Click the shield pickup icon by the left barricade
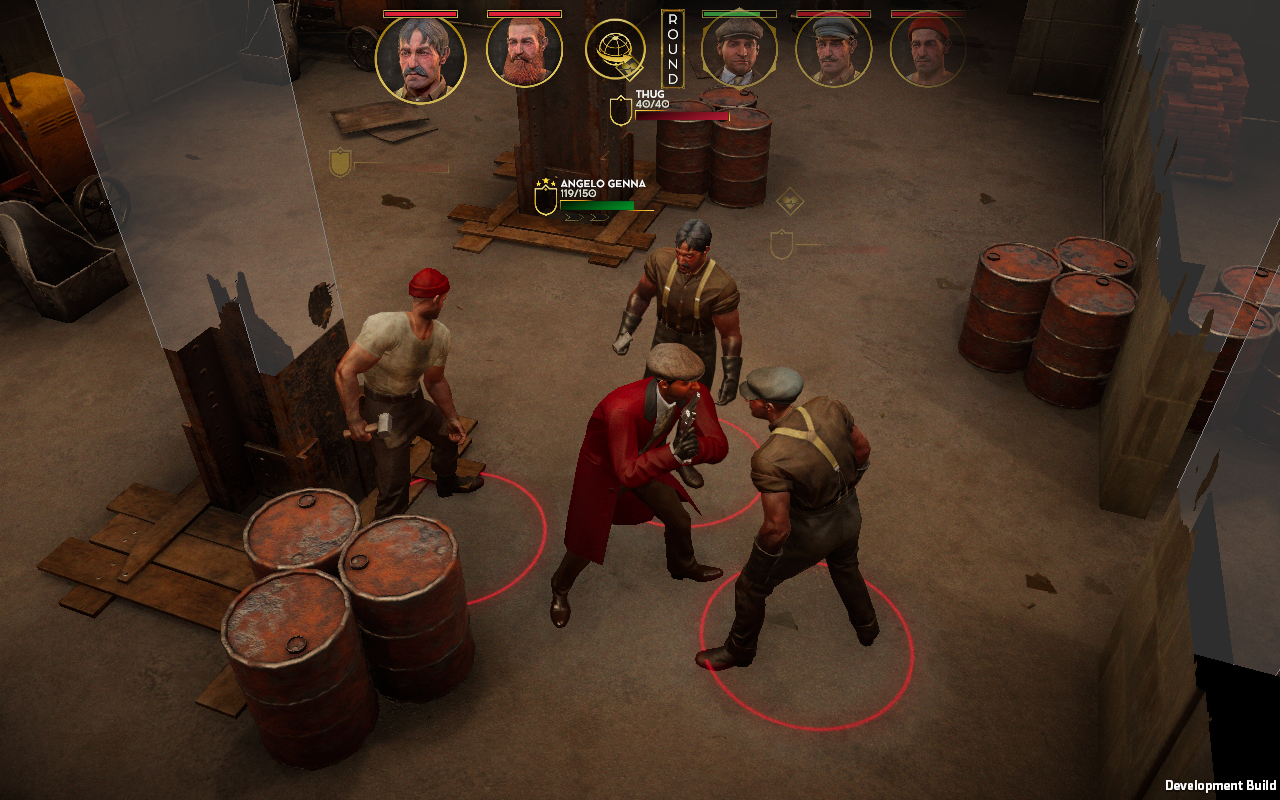This screenshot has width=1280, height=800. coord(338,159)
